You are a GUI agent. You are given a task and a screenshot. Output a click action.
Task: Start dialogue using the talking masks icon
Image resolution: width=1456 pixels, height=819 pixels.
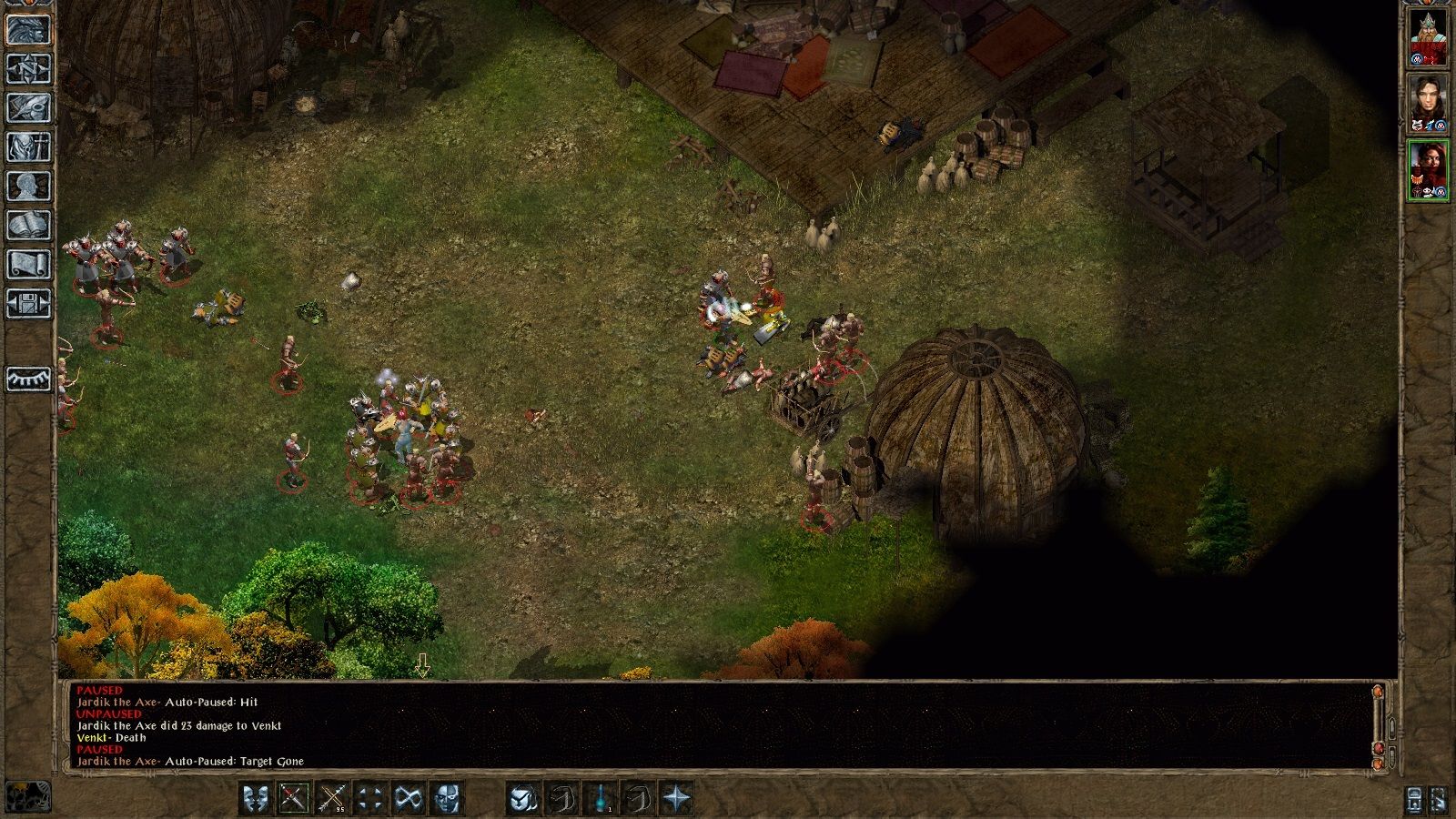tap(255, 797)
